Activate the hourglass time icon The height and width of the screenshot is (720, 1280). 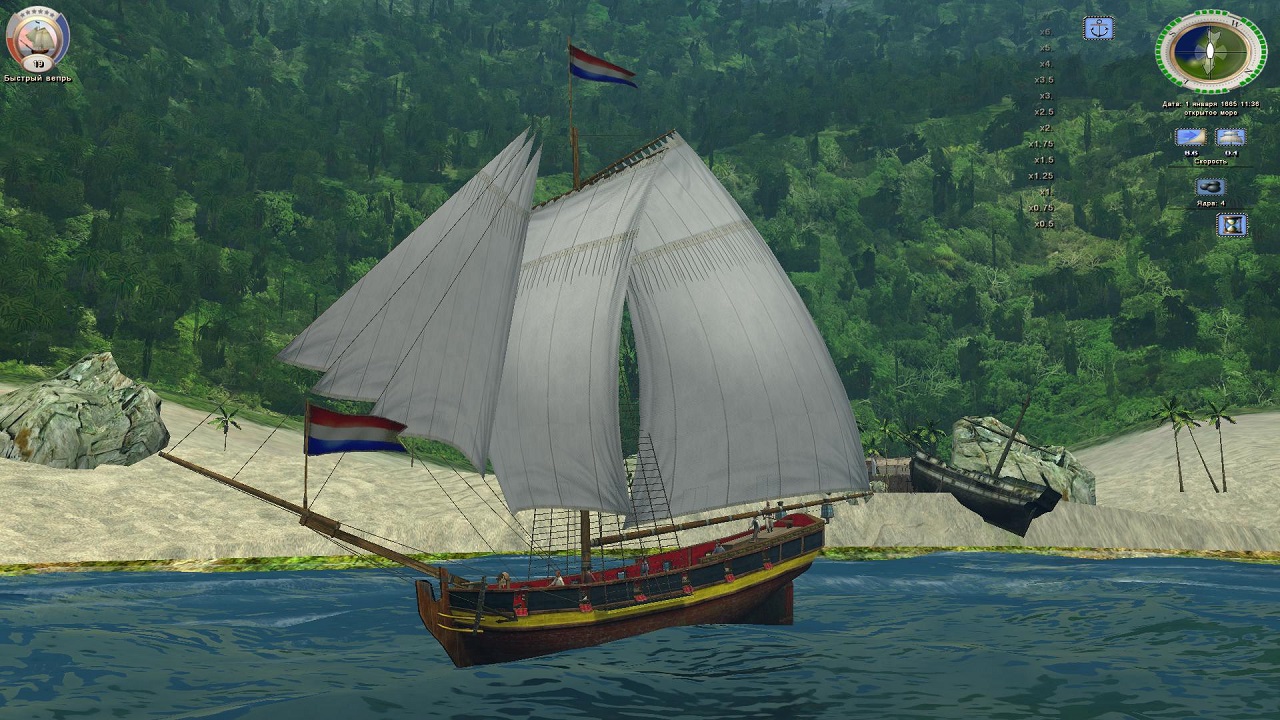pos(1231,225)
